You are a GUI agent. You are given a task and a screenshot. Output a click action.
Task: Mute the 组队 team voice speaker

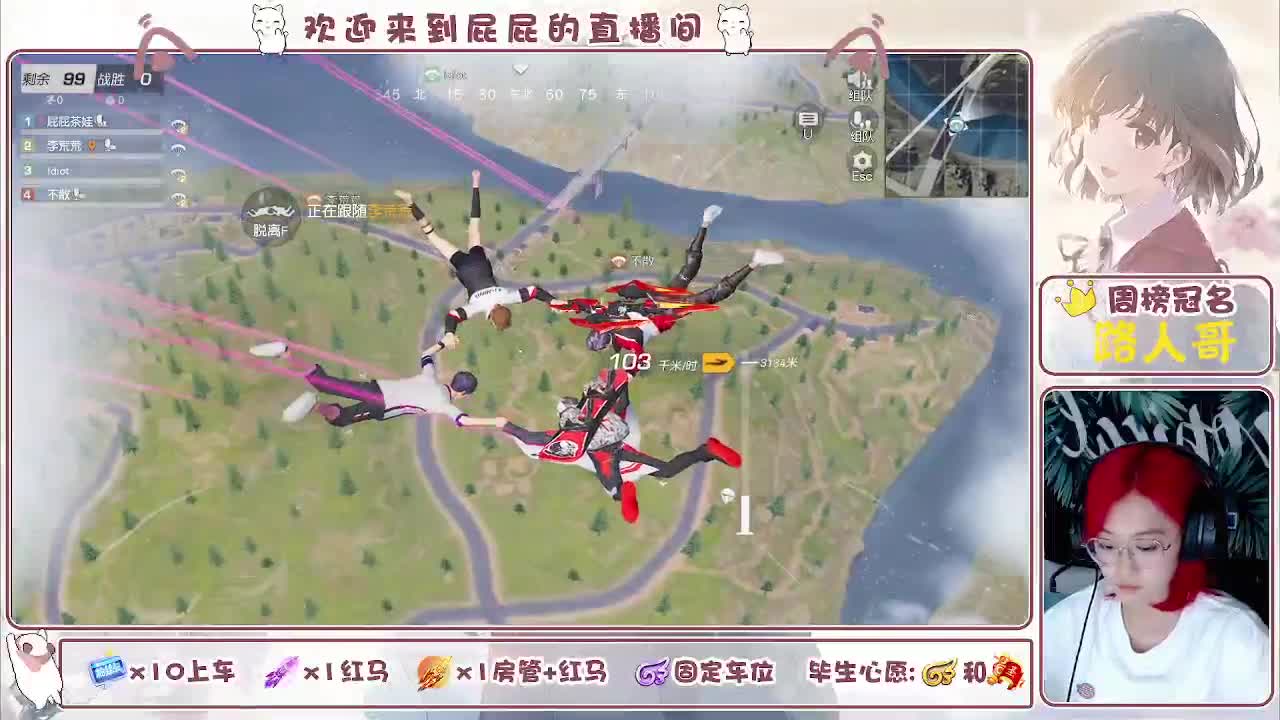click(861, 82)
